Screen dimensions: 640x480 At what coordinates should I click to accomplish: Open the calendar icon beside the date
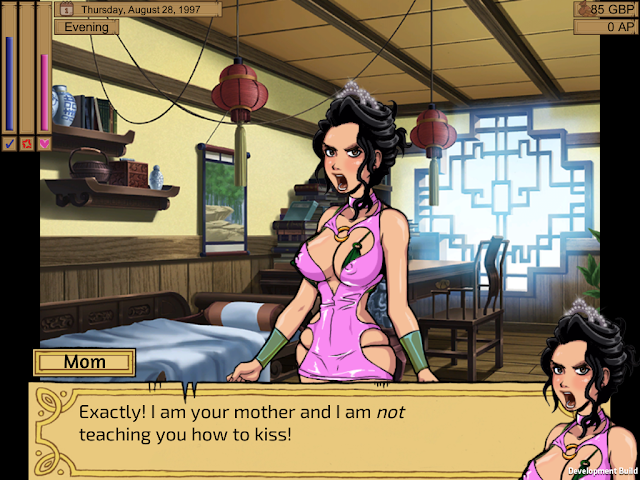click(67, 10)
